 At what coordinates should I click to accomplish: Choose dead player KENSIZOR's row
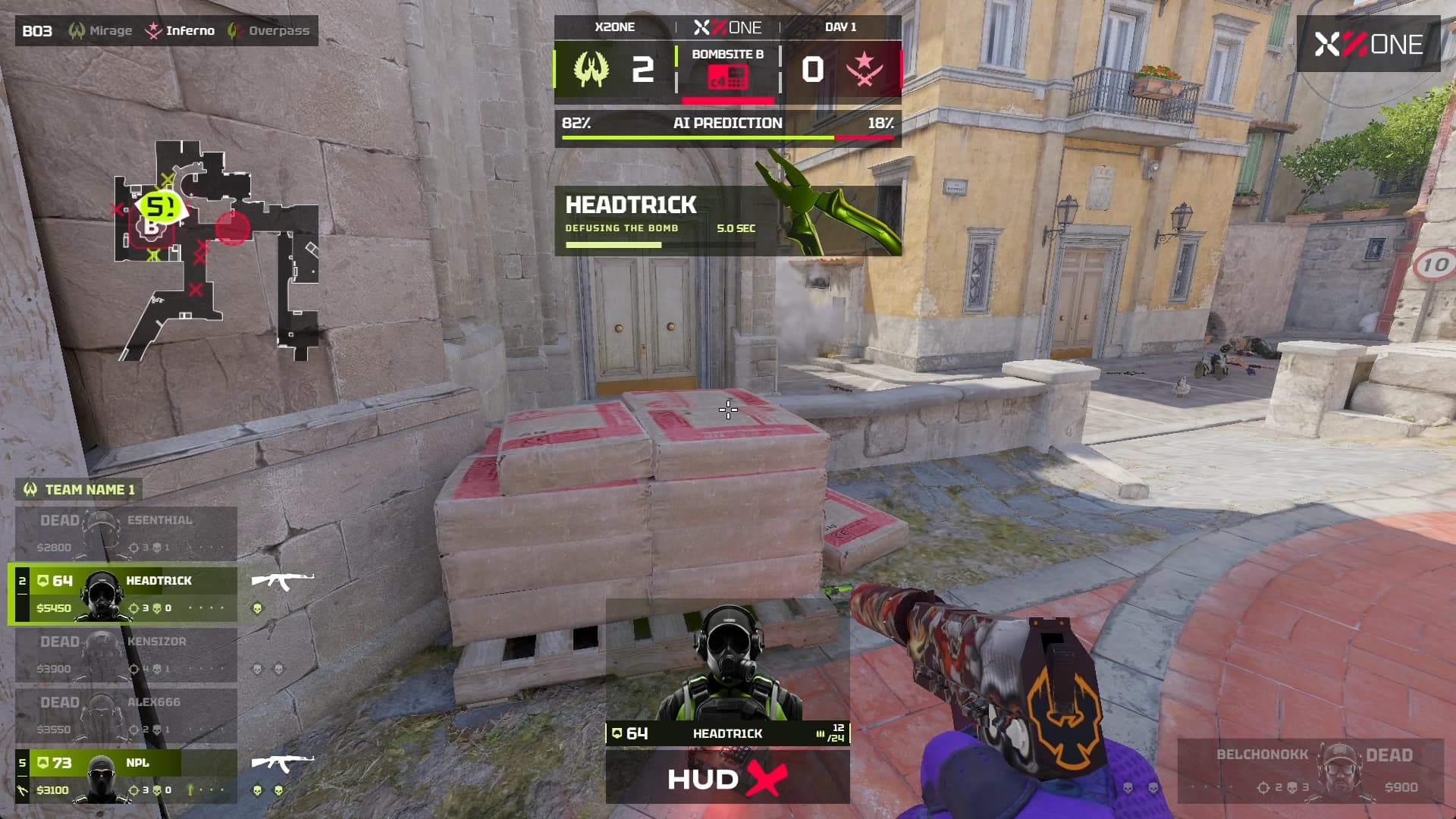pyautogui.click(x=126, y=654)
